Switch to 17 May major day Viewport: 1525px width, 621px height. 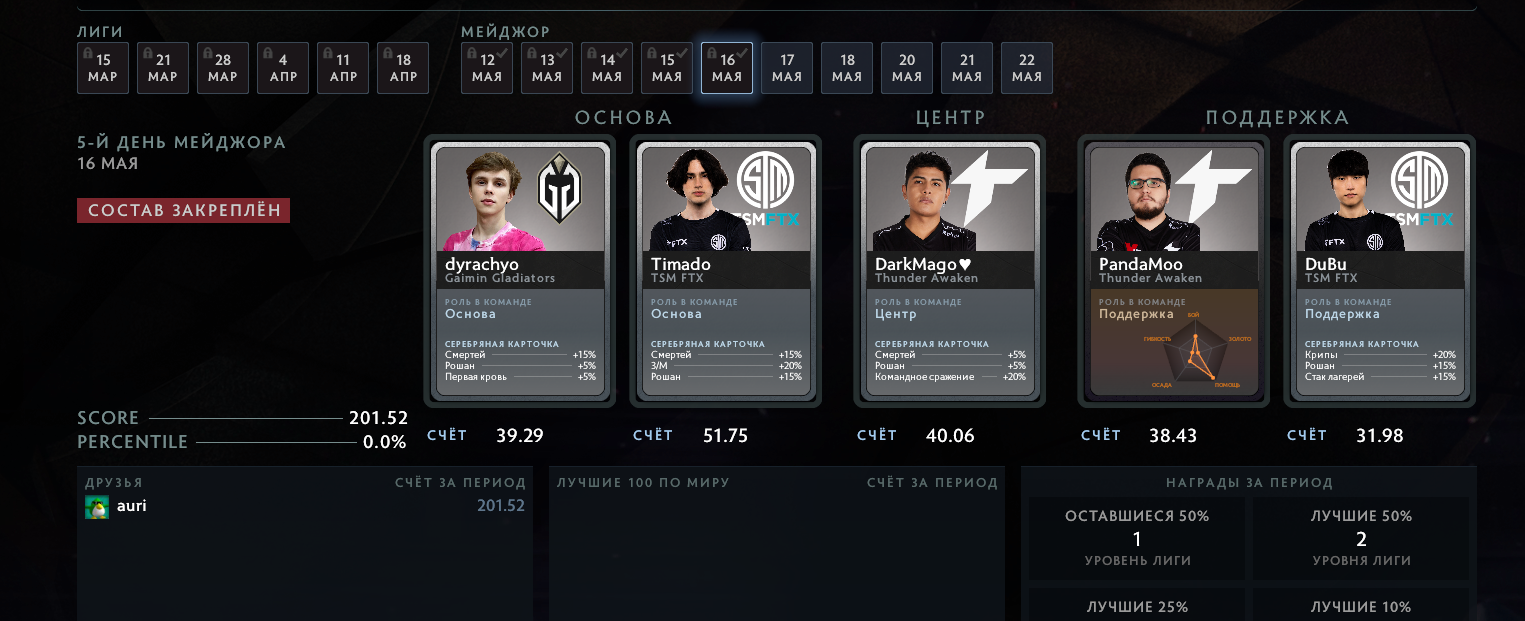(787, 68)
